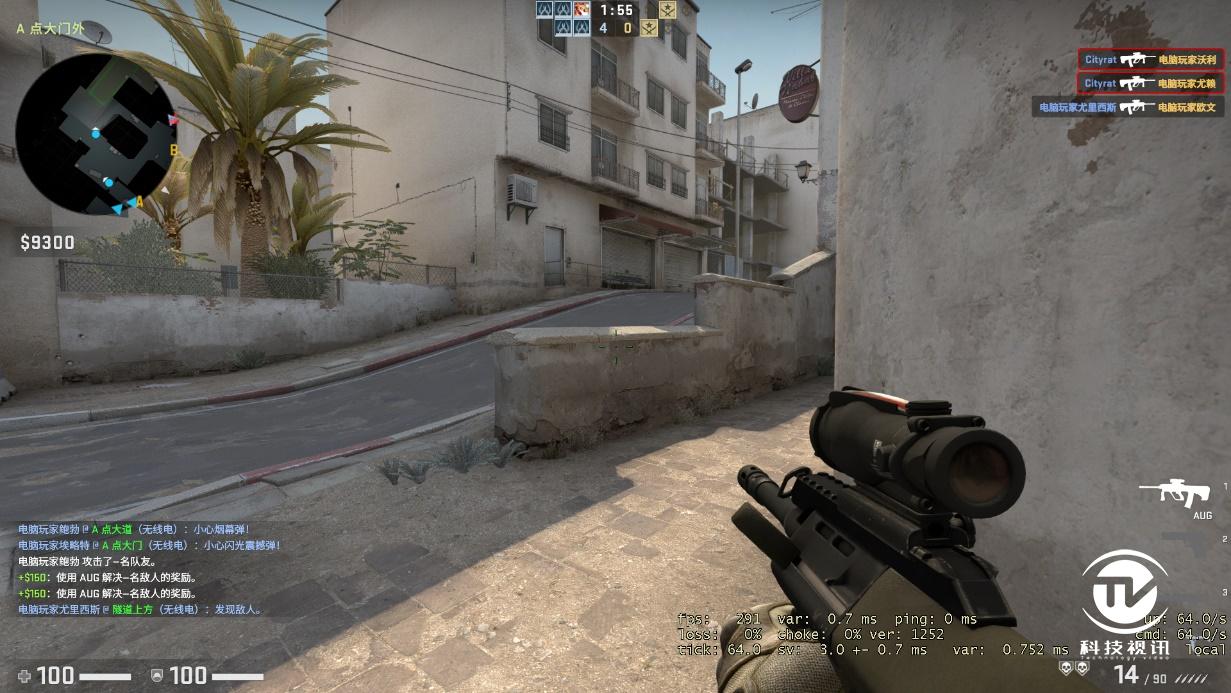
Task: Click the kill feed entry for 电脑玩家沃利
Action: pos(1136,60)
